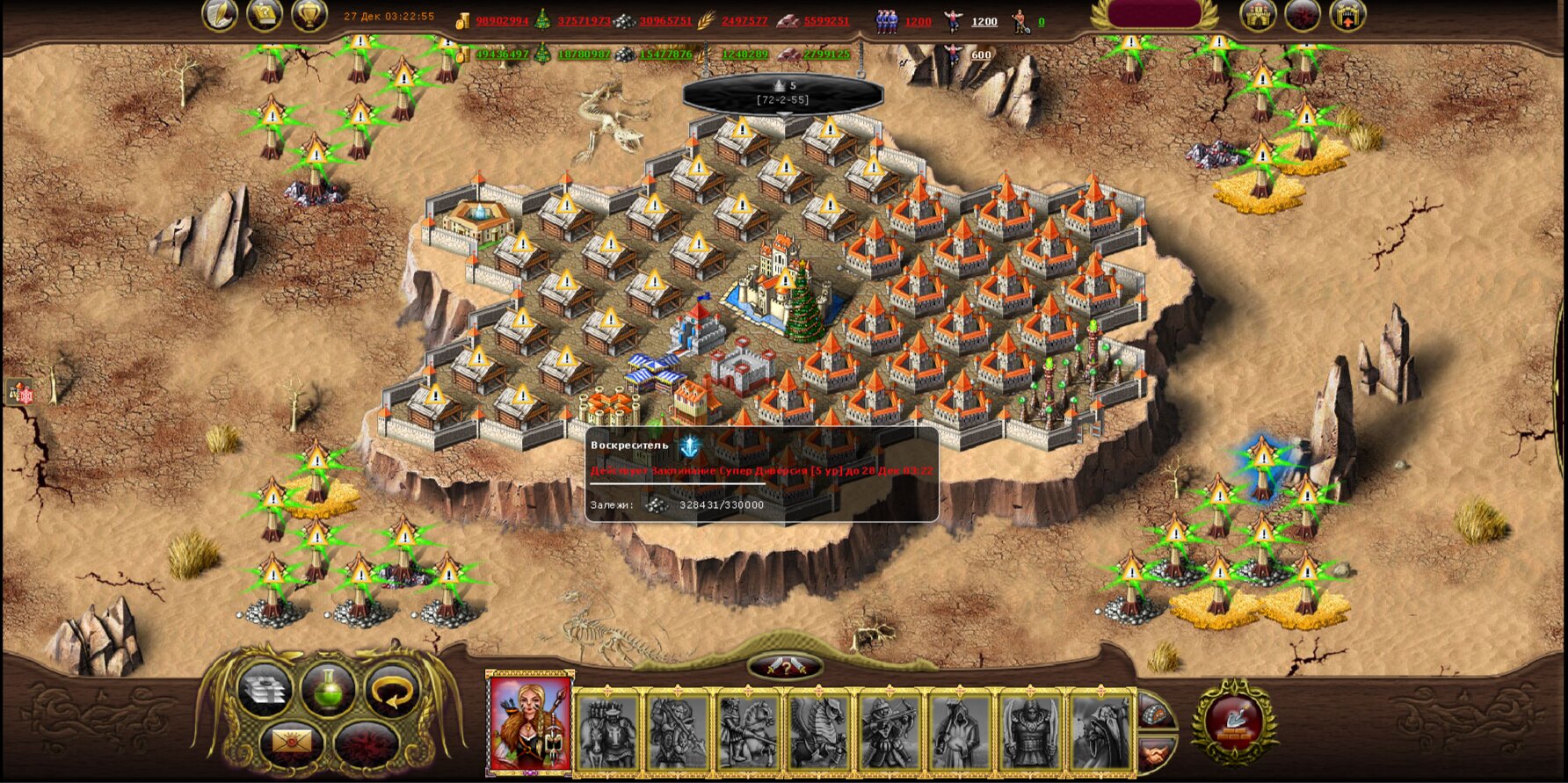Select the dual-sword armored warrior slot
Viewport: 1568px width, 783px height.
coord(1030,731)
